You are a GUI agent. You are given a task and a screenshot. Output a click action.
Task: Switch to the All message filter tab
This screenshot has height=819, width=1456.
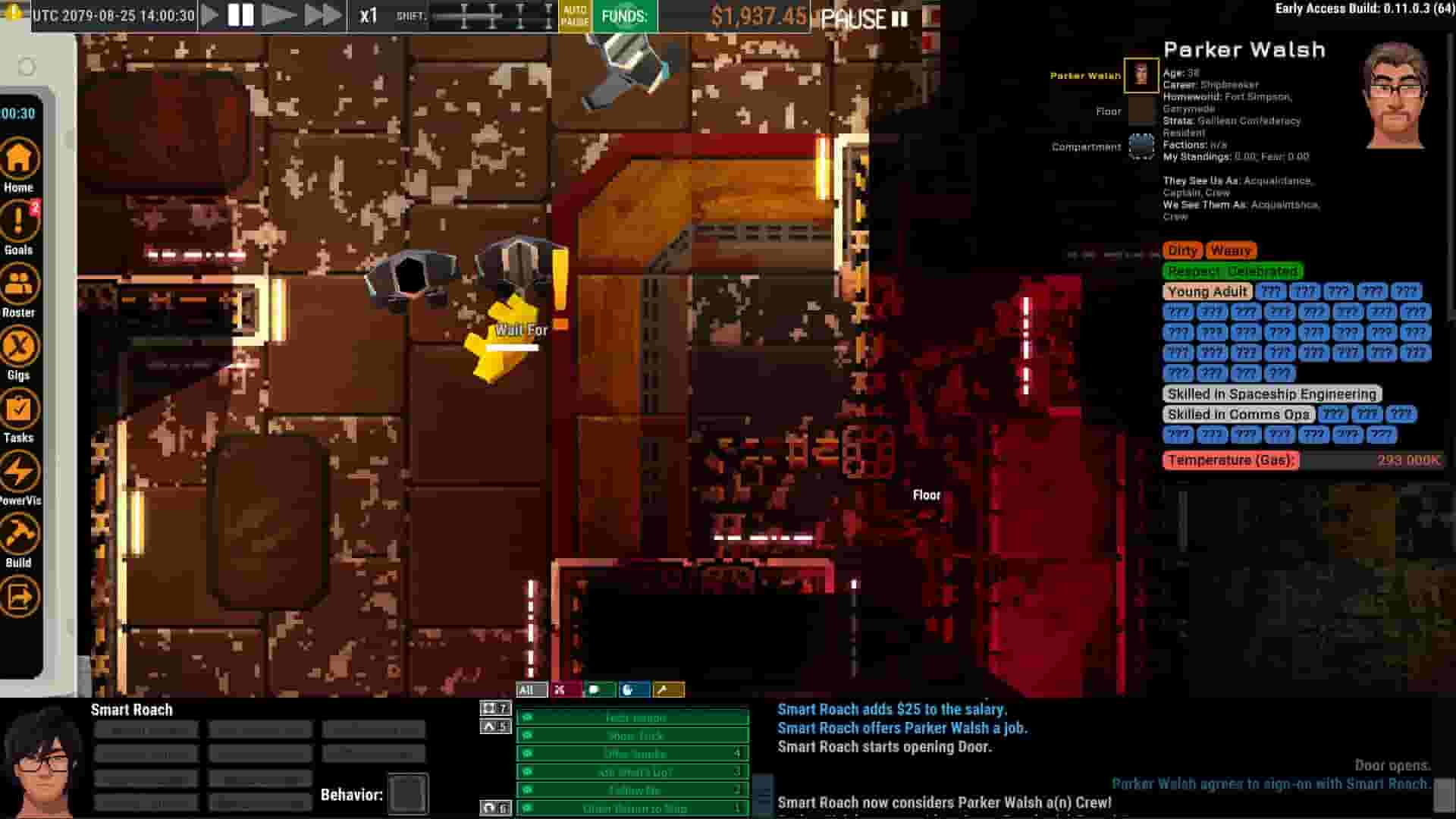(530, 689)
